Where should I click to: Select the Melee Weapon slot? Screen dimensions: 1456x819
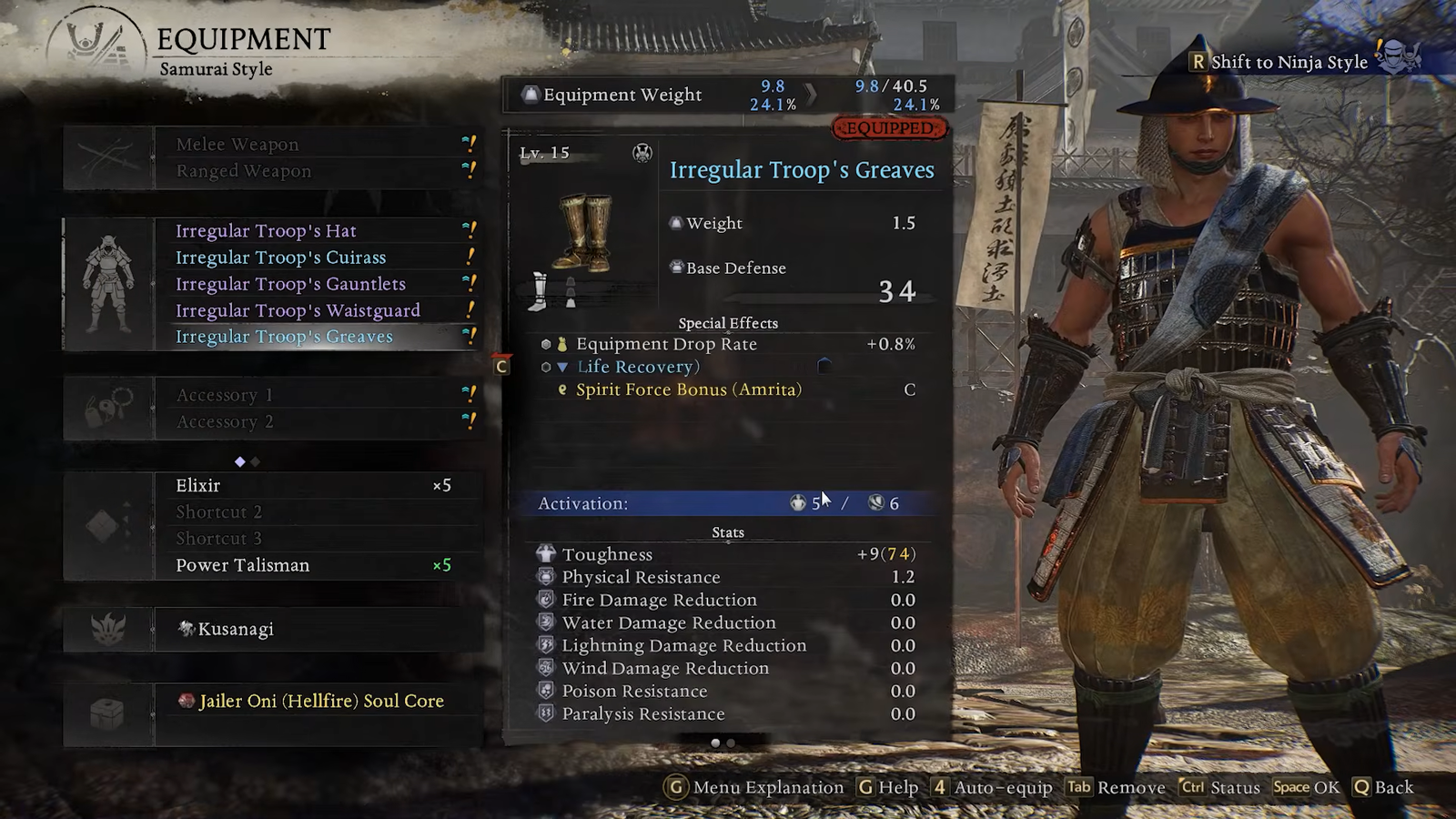click(x=238, y=145)
